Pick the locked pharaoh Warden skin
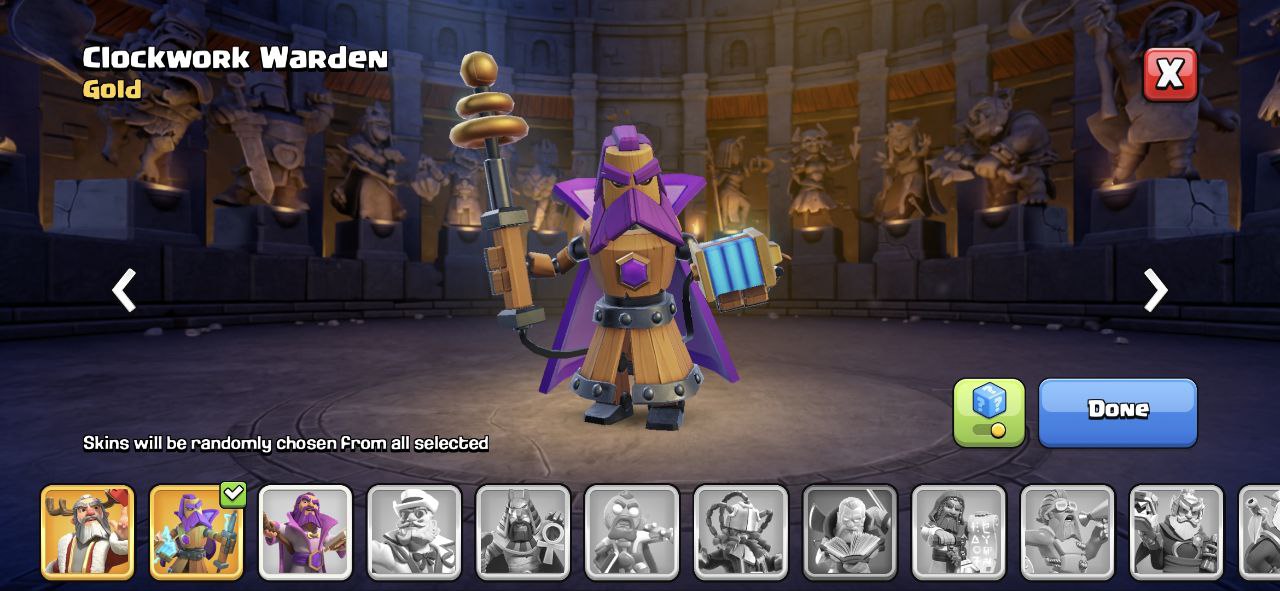1280x591 pixels. [x=523, y=532]
